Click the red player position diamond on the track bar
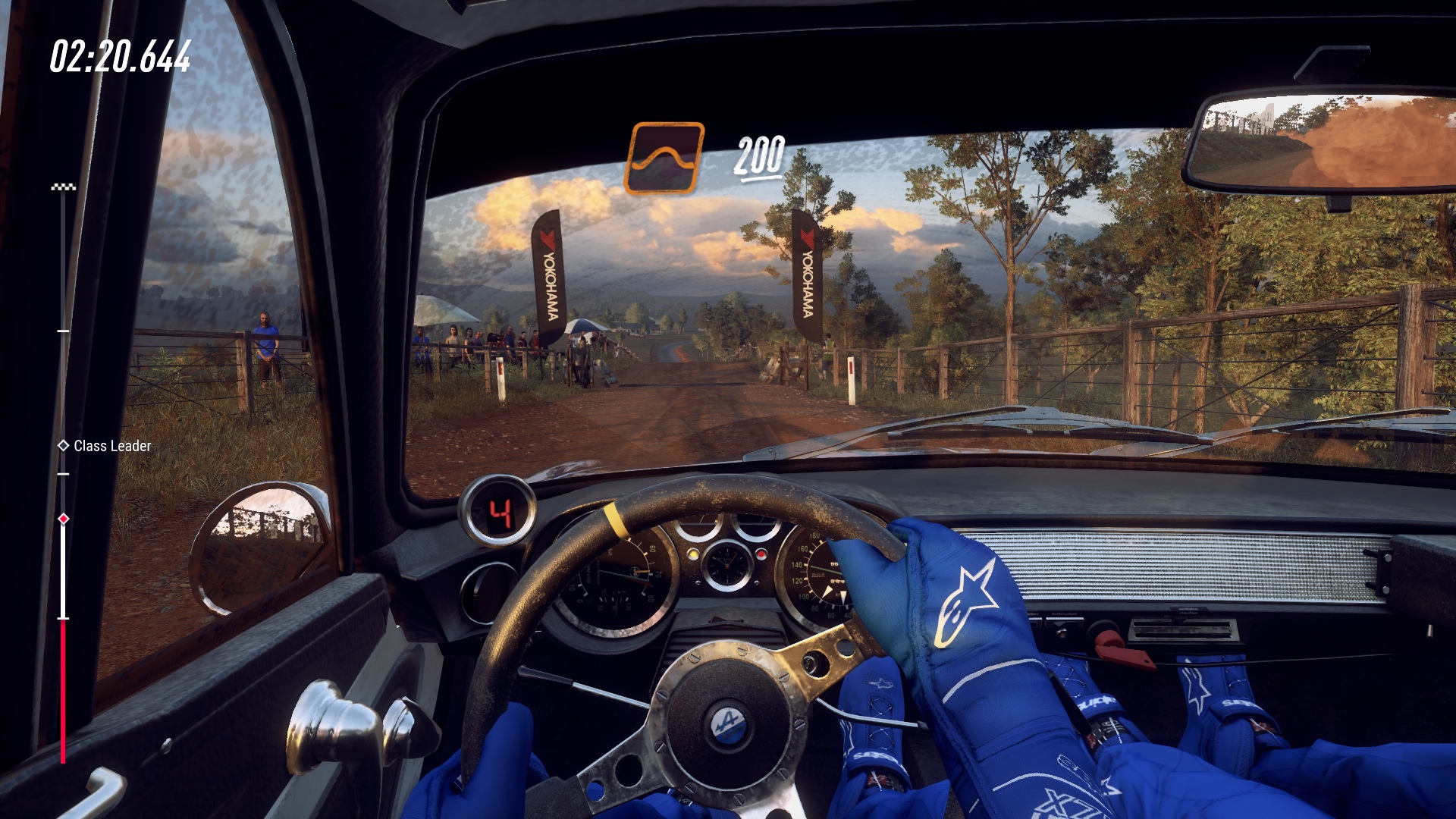1456x819 pixels. 62,519
